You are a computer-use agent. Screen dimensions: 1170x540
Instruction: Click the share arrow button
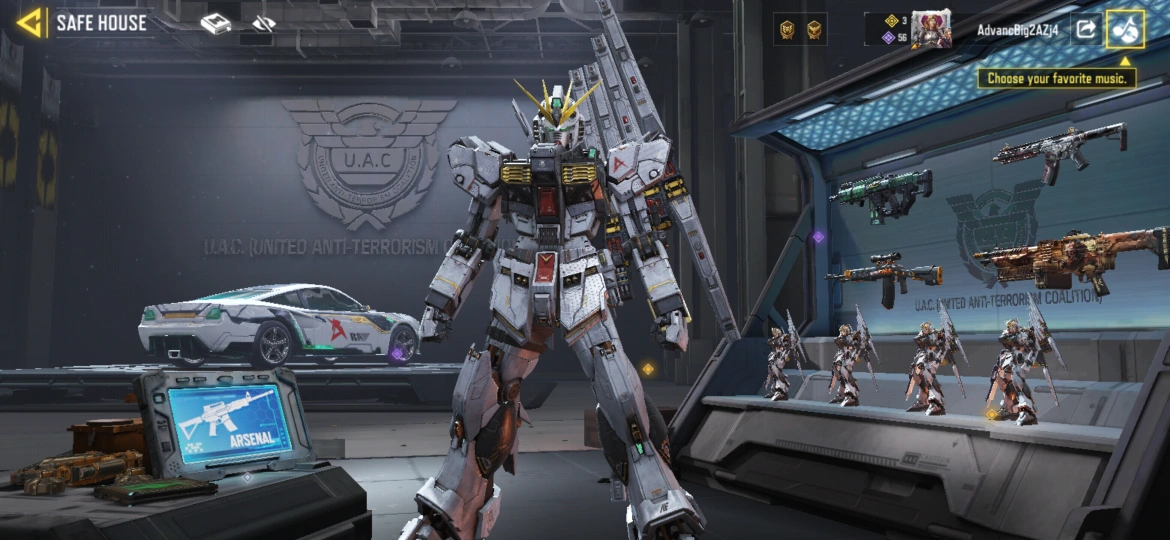coord(1085,29)
